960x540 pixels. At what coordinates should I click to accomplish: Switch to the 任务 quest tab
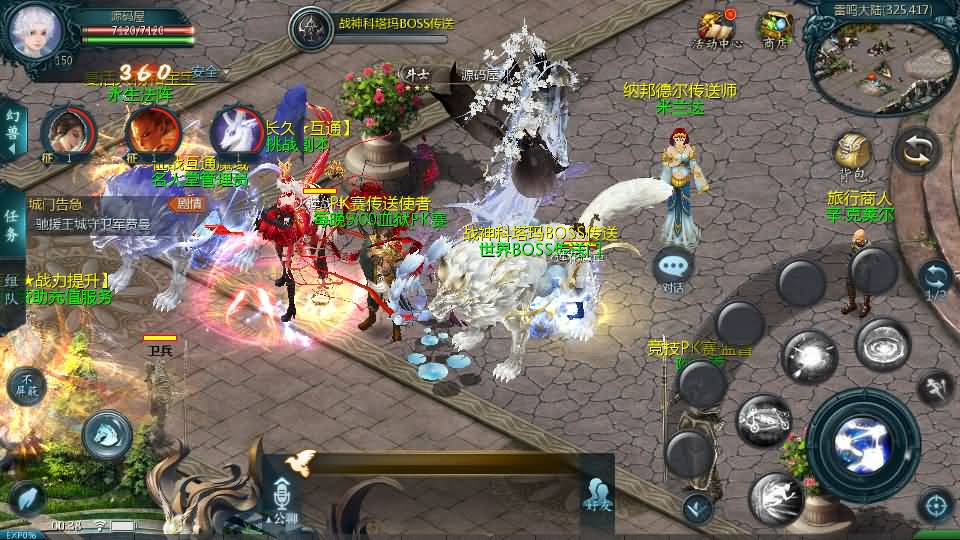[11, 227]
